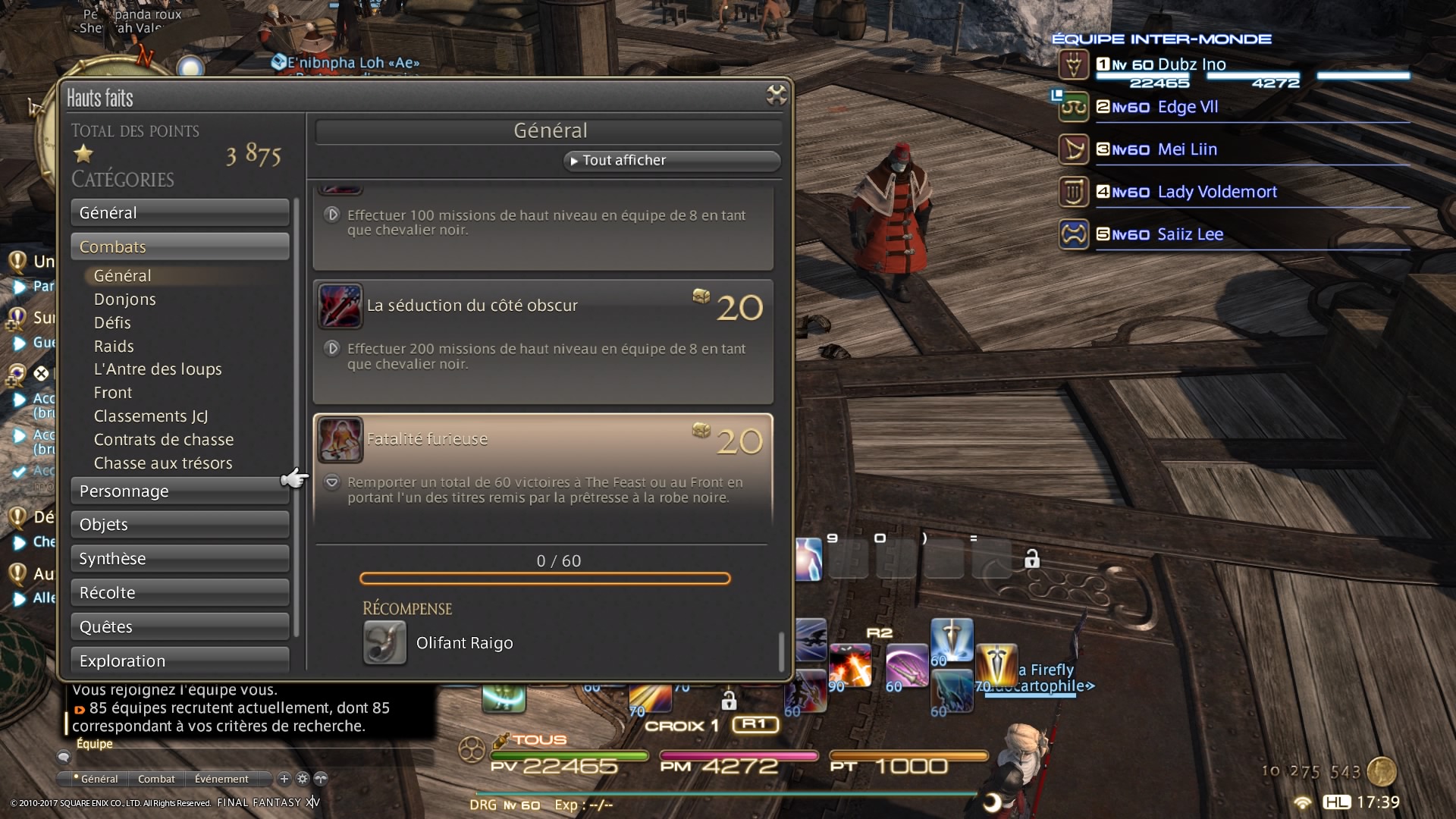
Task: Select party member Lady Voldemort
Action: coord(1216,192)
